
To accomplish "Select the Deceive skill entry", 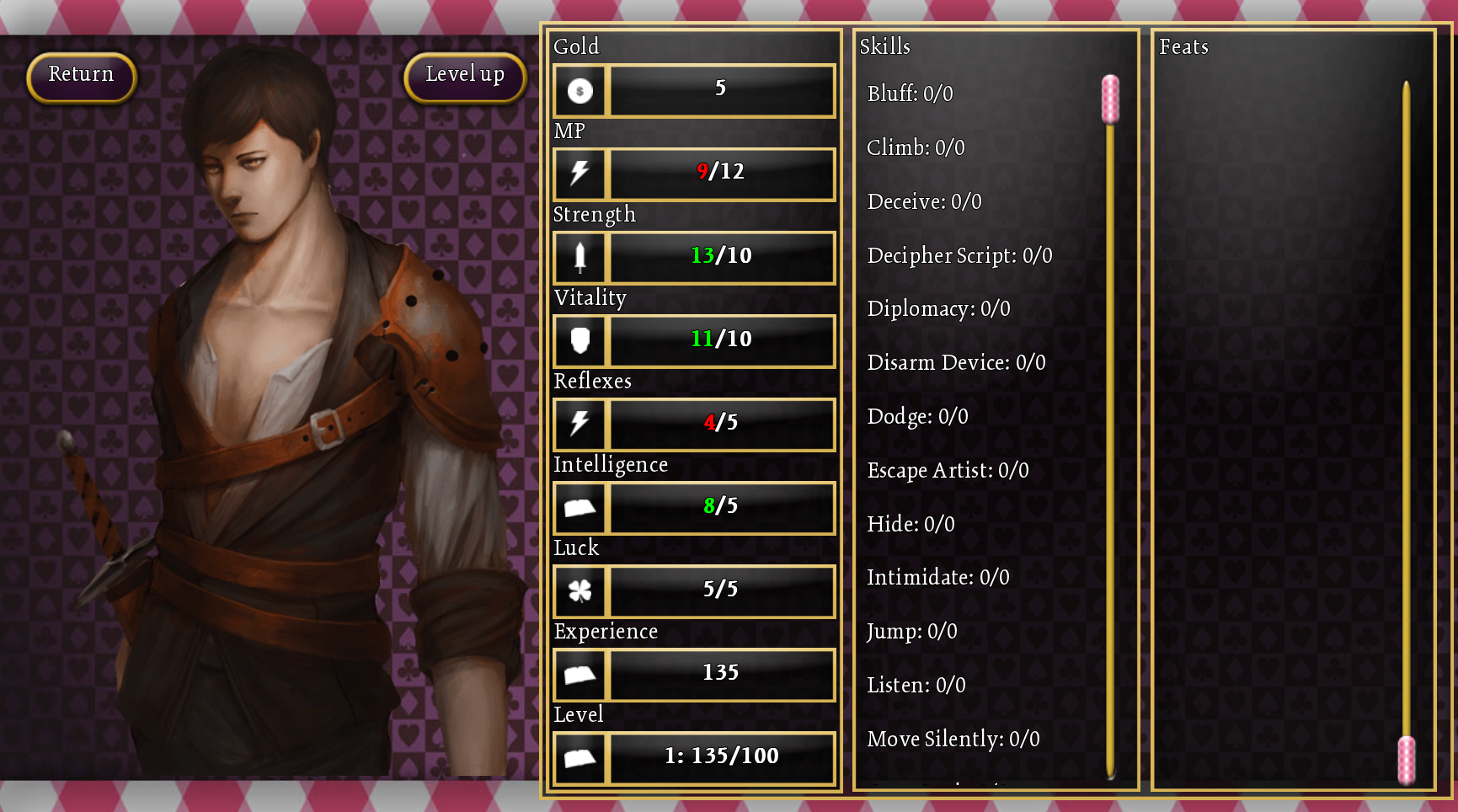I will [924, 201].
